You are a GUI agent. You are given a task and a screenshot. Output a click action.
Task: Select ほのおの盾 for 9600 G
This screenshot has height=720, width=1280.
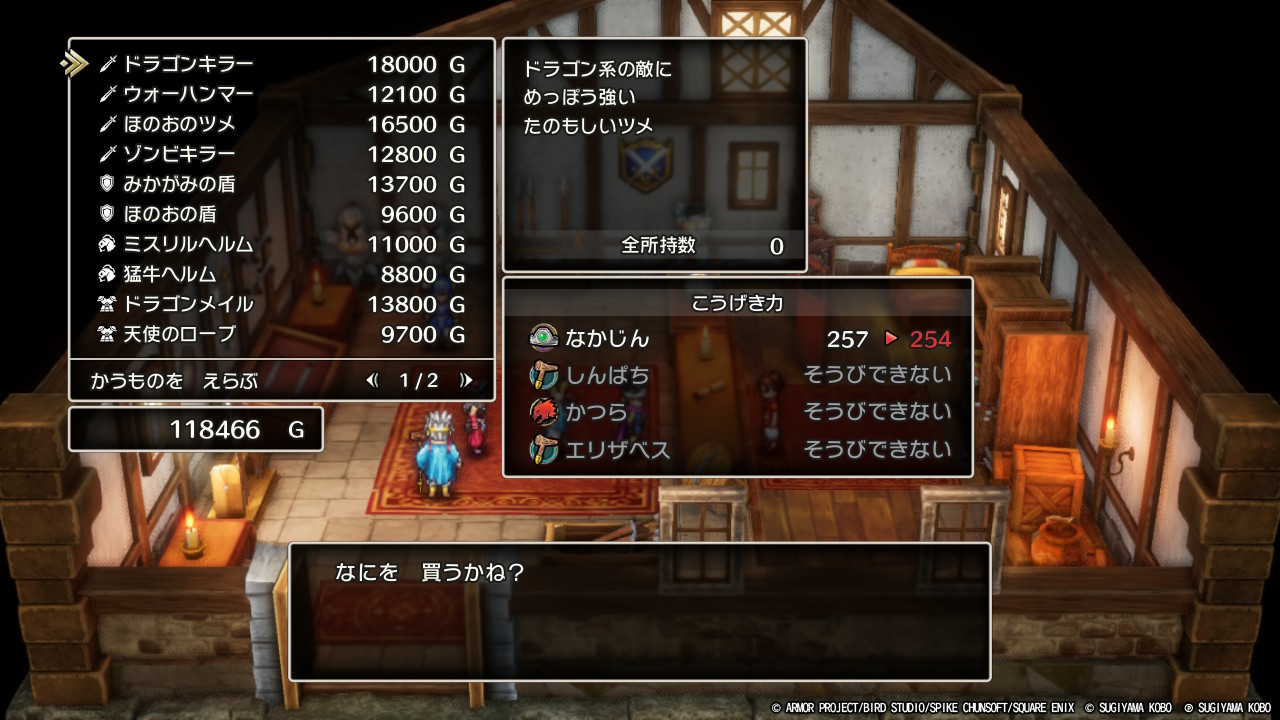[280, 215]
